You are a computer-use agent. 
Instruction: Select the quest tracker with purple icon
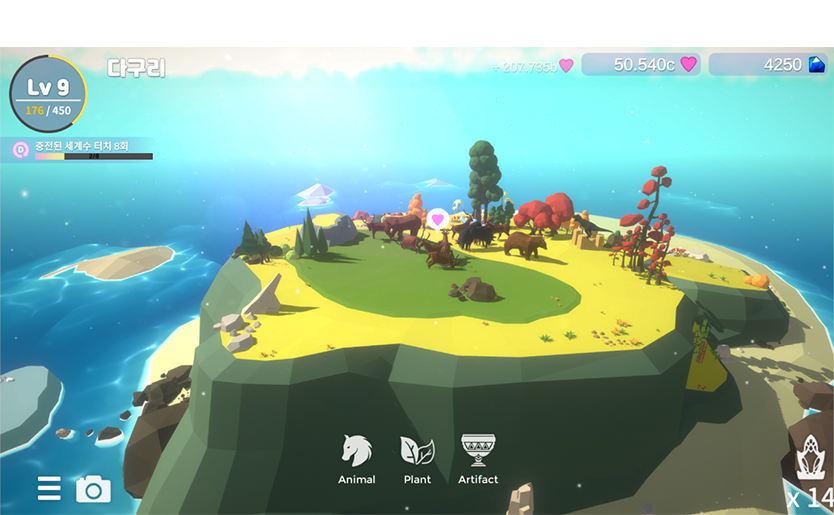80,150
